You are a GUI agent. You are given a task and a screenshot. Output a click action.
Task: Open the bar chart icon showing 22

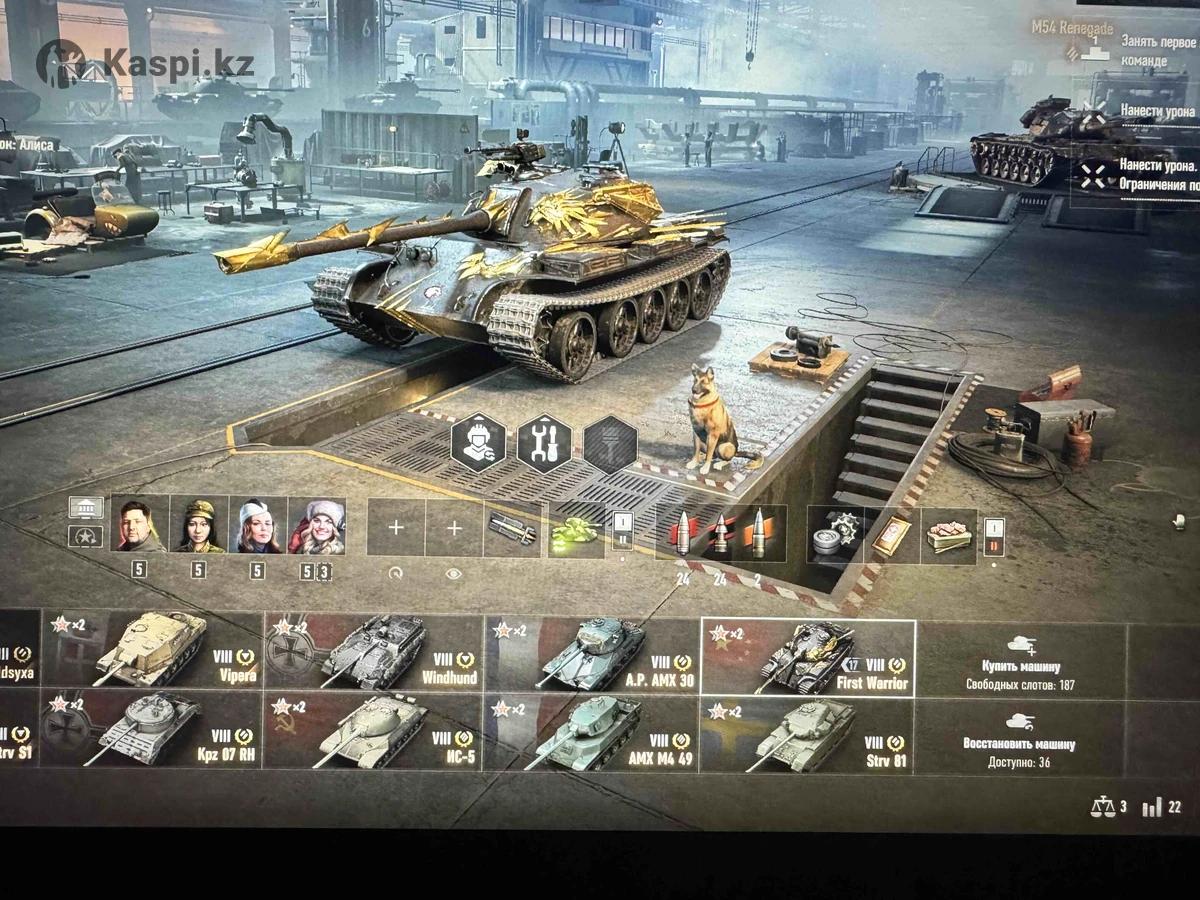coord(1160,806)
